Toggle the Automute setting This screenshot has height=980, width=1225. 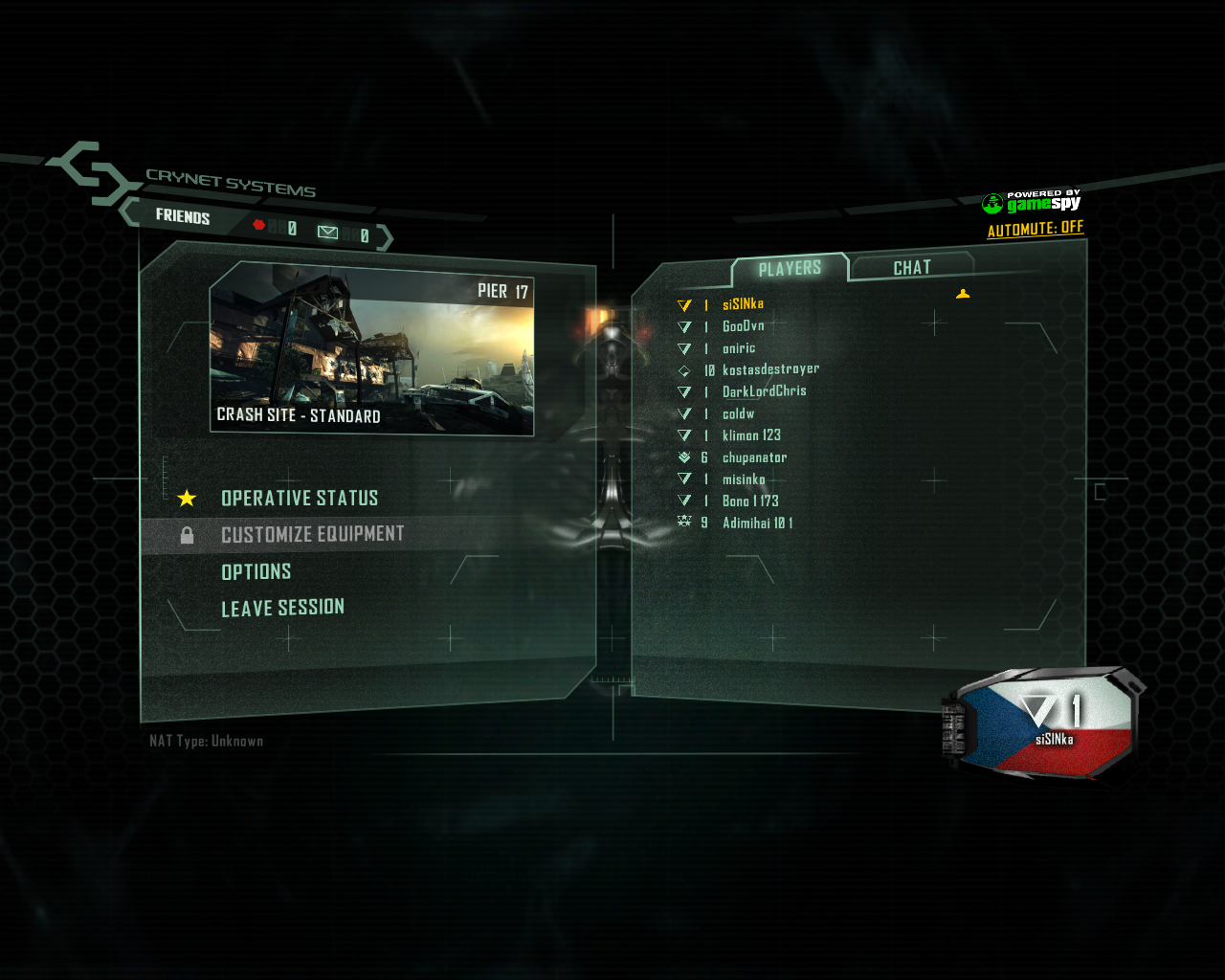coord(1035,229)
